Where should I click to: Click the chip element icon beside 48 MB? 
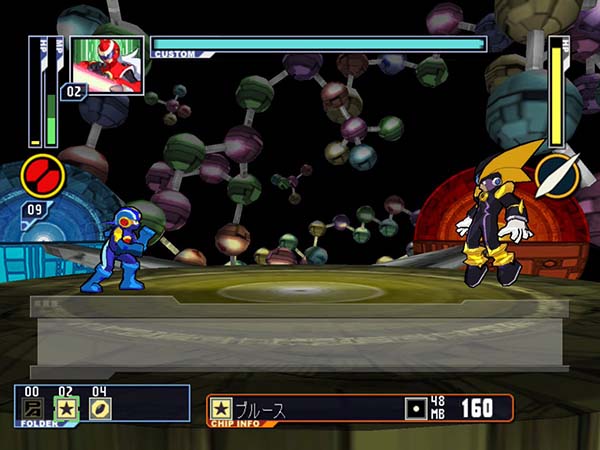point(416,409)
